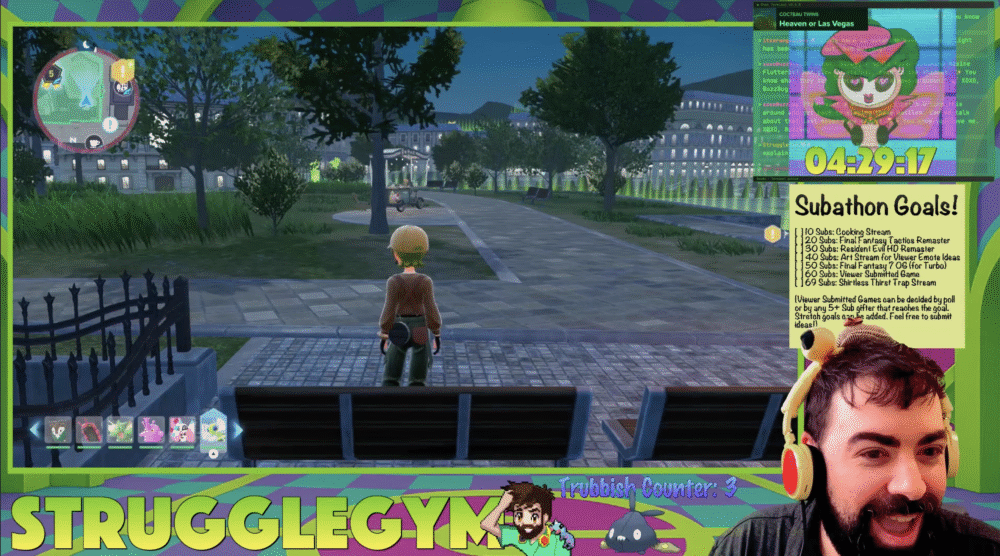
Task: Select the yellow exclamation marker on minimap
Action: coord(123,70)
